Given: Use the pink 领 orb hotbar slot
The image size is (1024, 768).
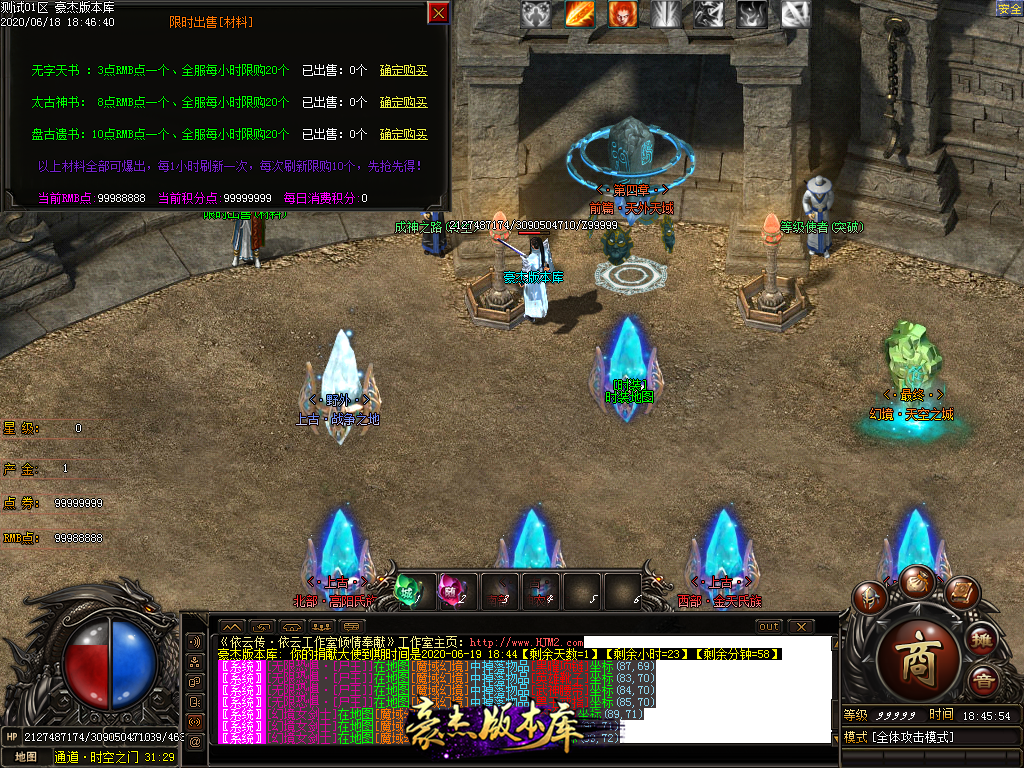Looking at the screenshot, I should tap(453, 590).
